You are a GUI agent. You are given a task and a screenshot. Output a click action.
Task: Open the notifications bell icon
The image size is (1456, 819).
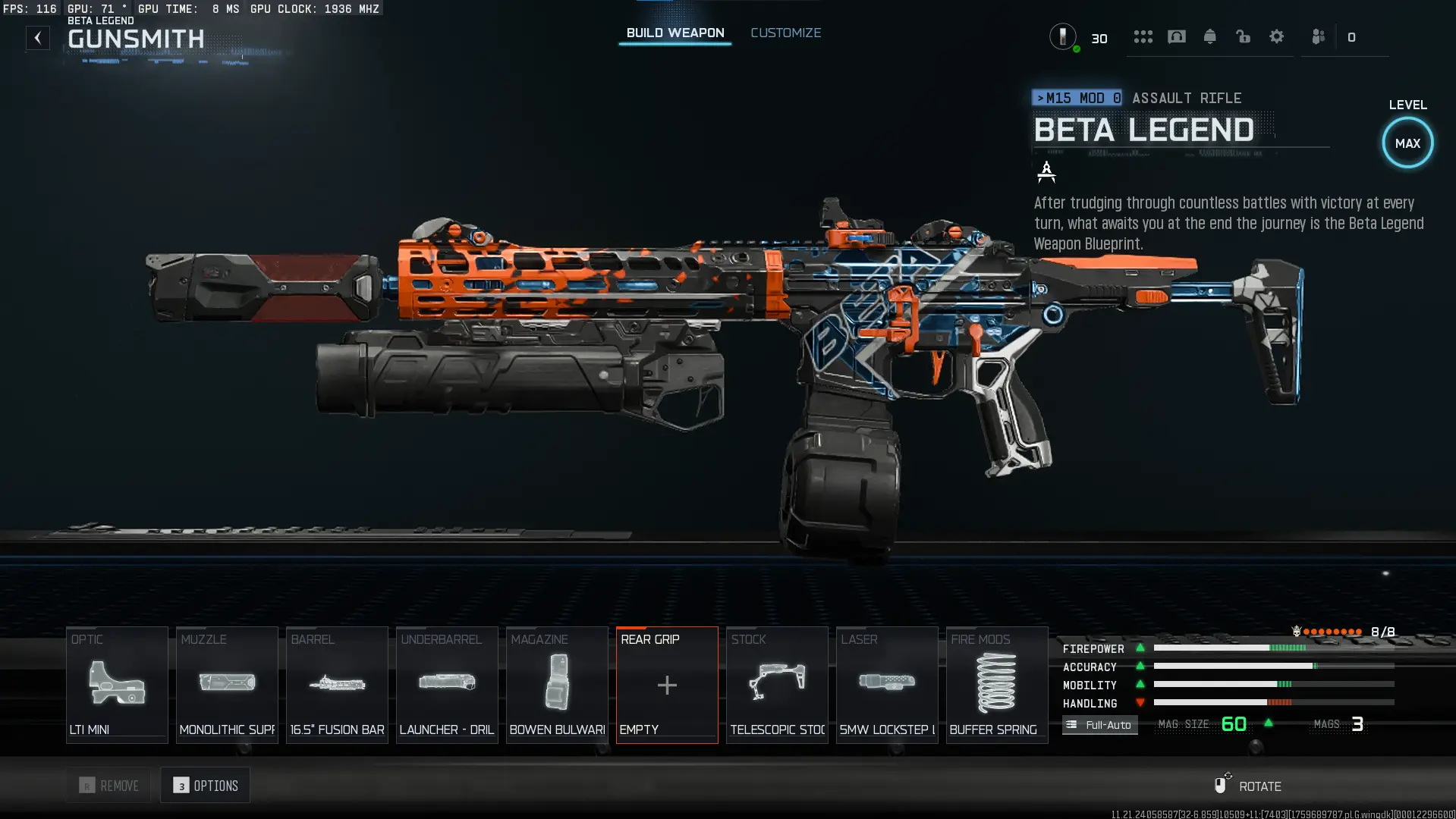point(1209,36)
